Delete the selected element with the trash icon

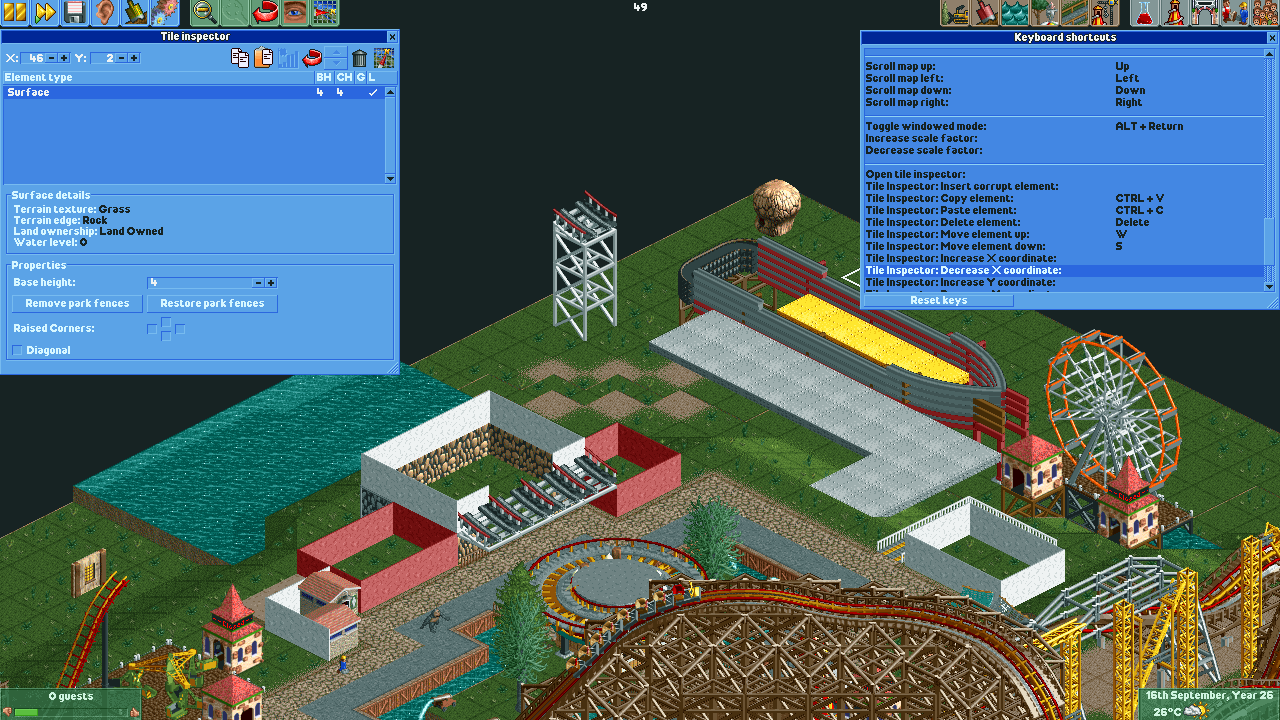coord(359,58)
